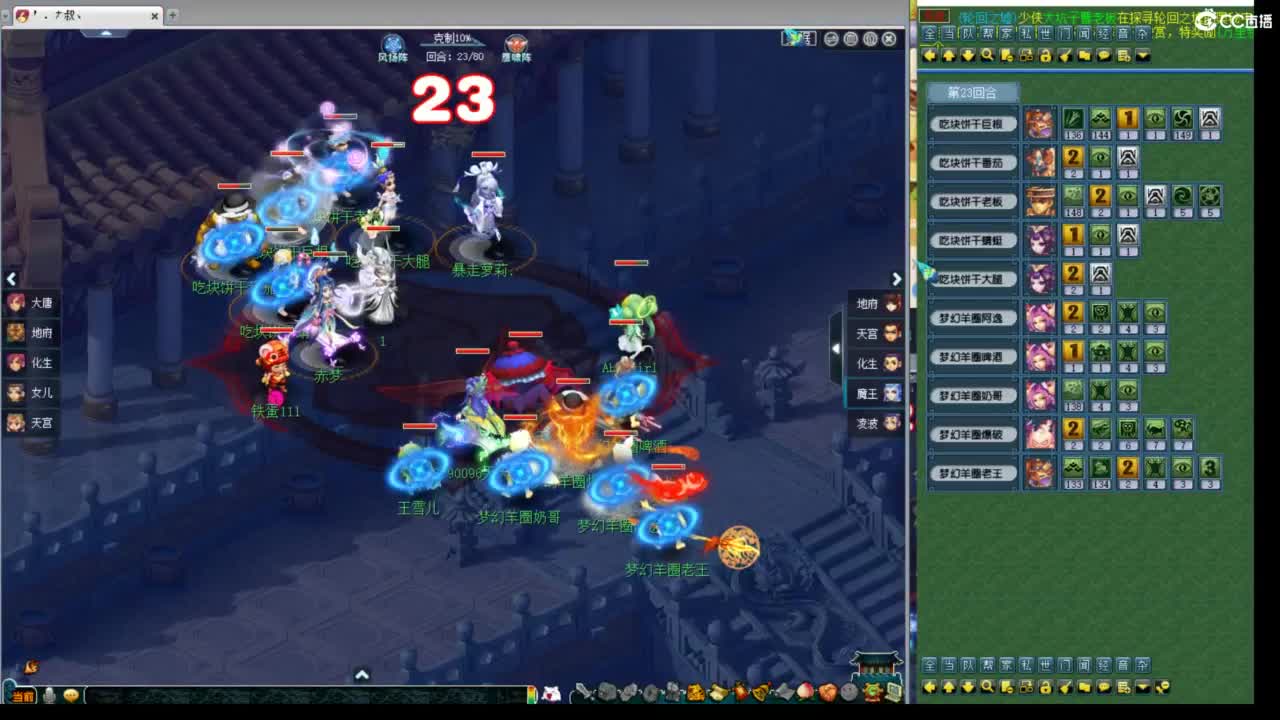Image resolution: width=1280 pixels, height=720 pixels.
Task: Expand the left side panel with the arrow
Action: coord(11,279)
